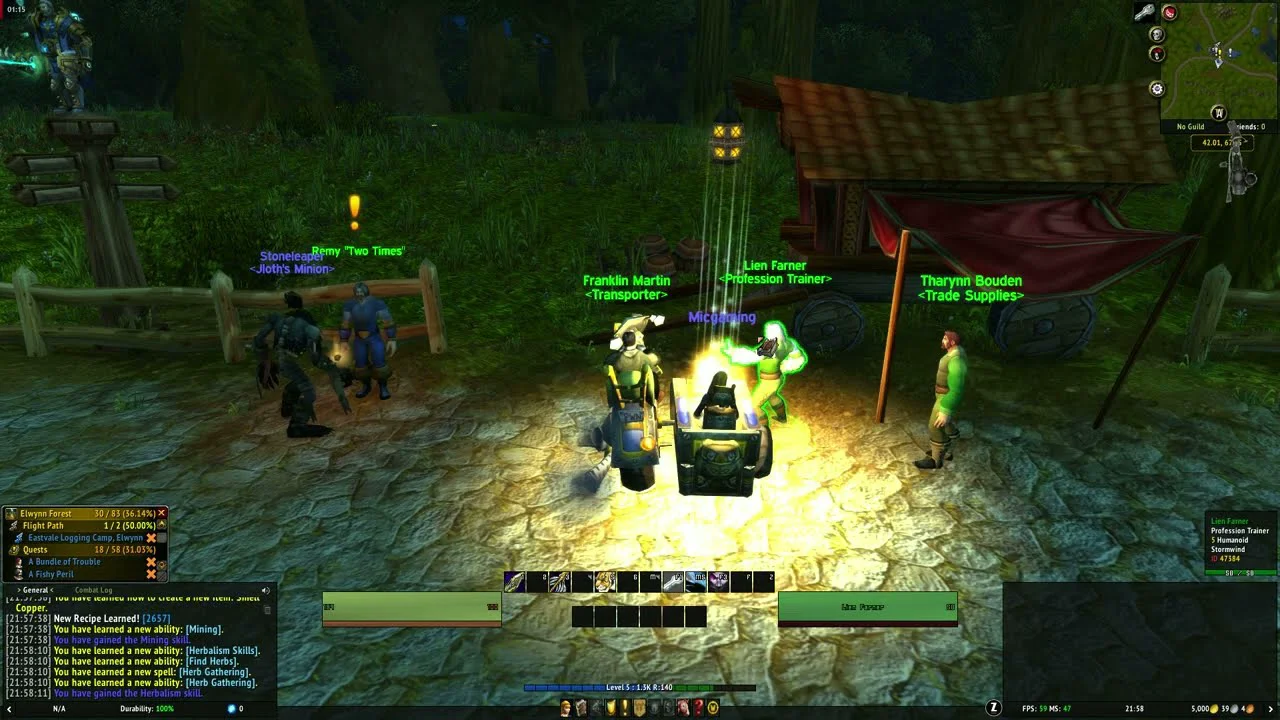Click the round Z button

pyautogui.click(x=994, y=708)
